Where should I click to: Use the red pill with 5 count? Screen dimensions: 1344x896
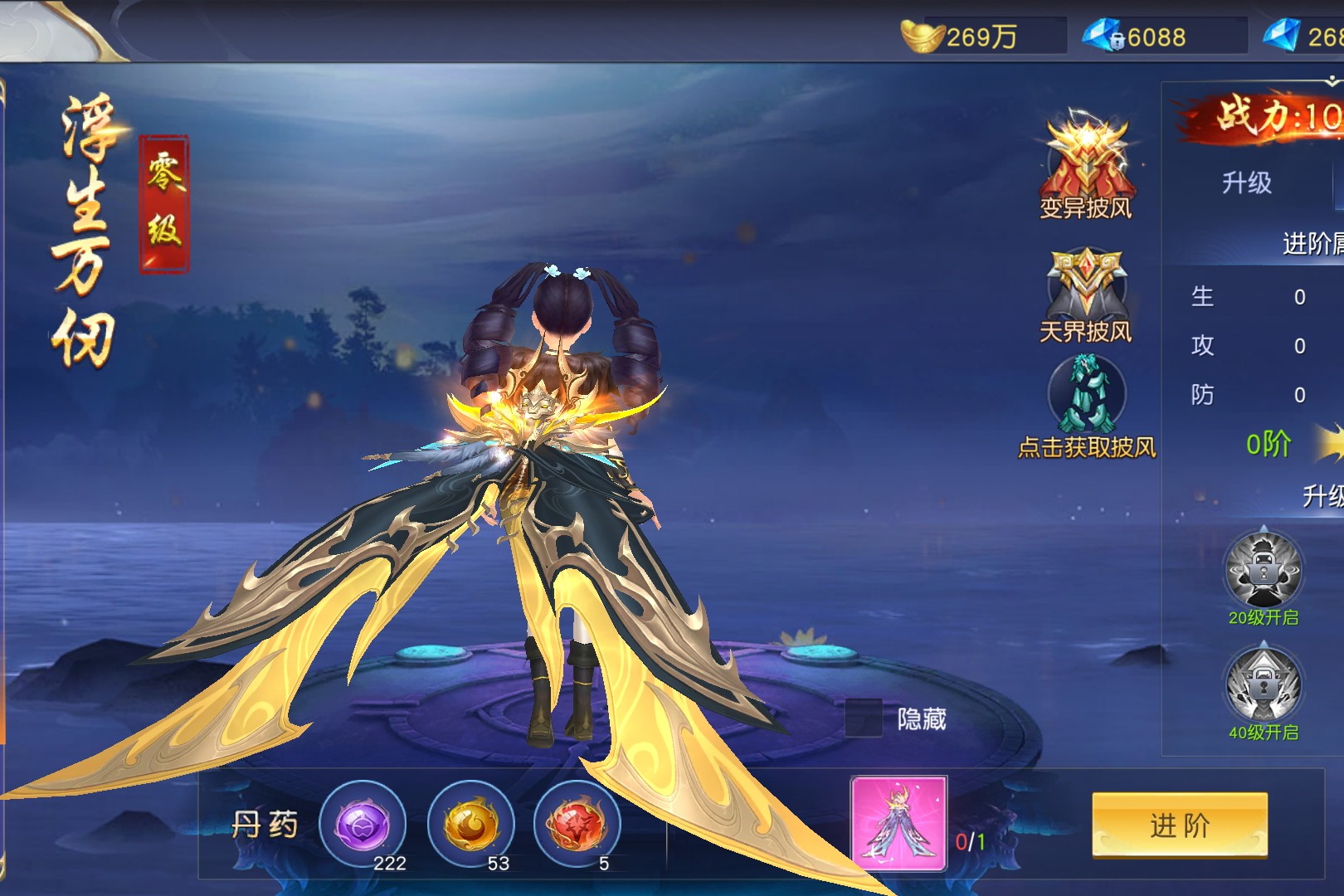(577, 825)
